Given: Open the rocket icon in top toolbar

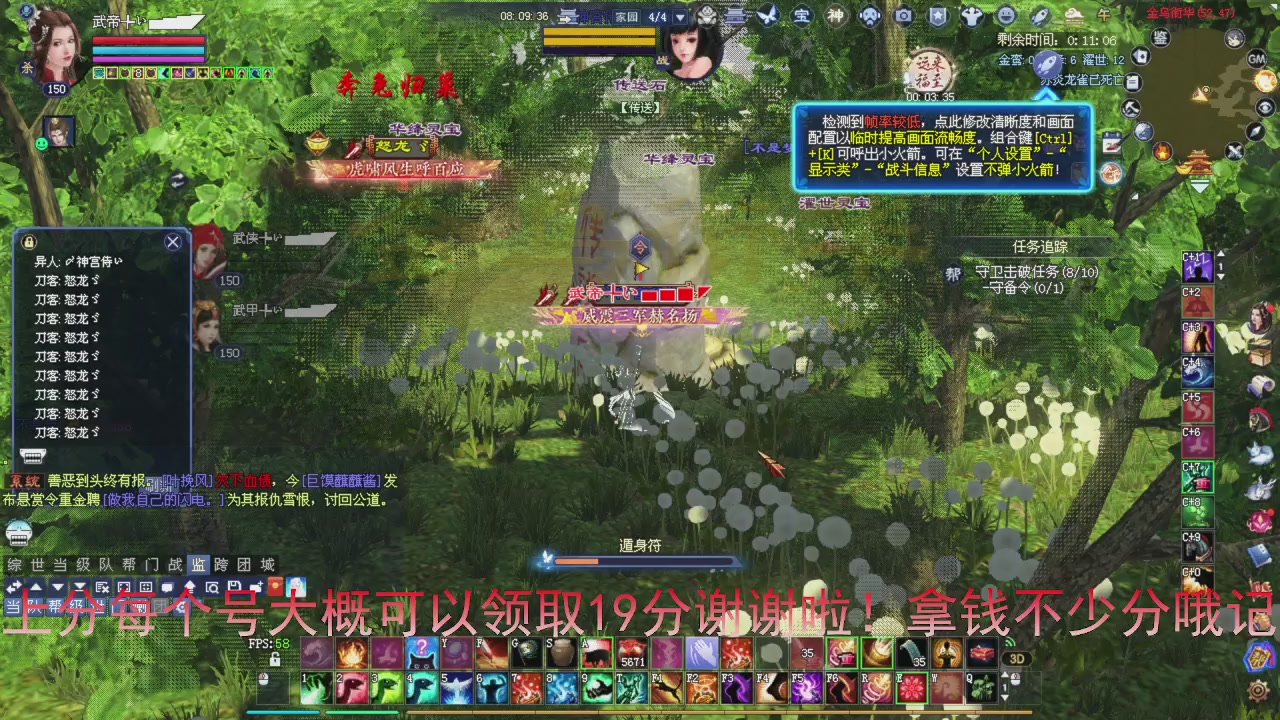Looking at the screenshot, I should pyautogui.click(x=1040, y=14).
